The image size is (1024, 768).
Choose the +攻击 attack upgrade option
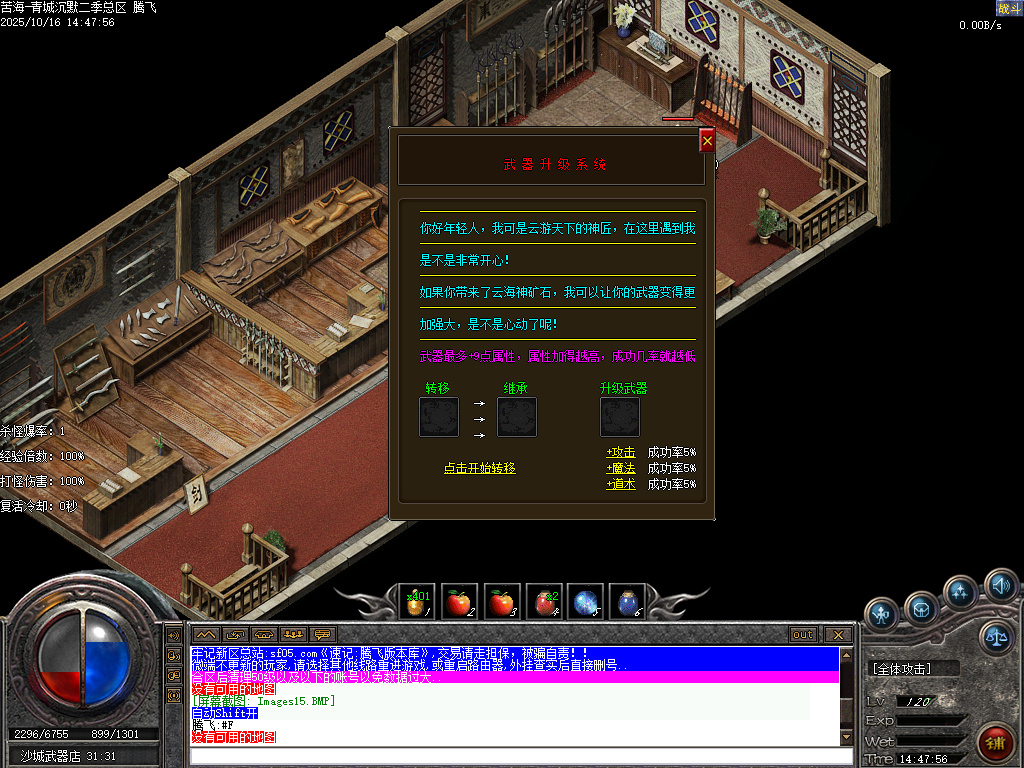click(x=620, y=452)
